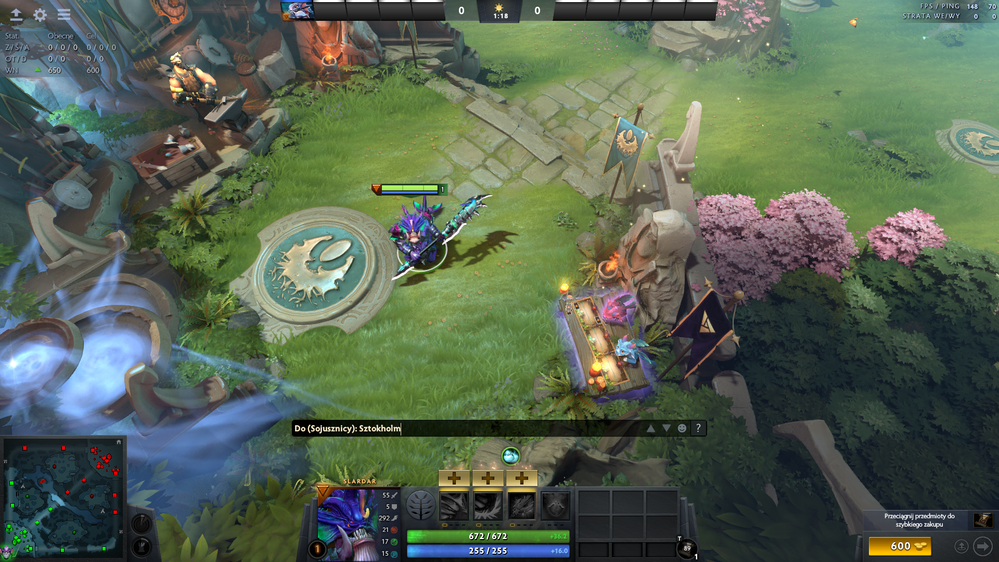Open the settings gear menu
The width and height of the screenshot is (999, 562).
40,15
